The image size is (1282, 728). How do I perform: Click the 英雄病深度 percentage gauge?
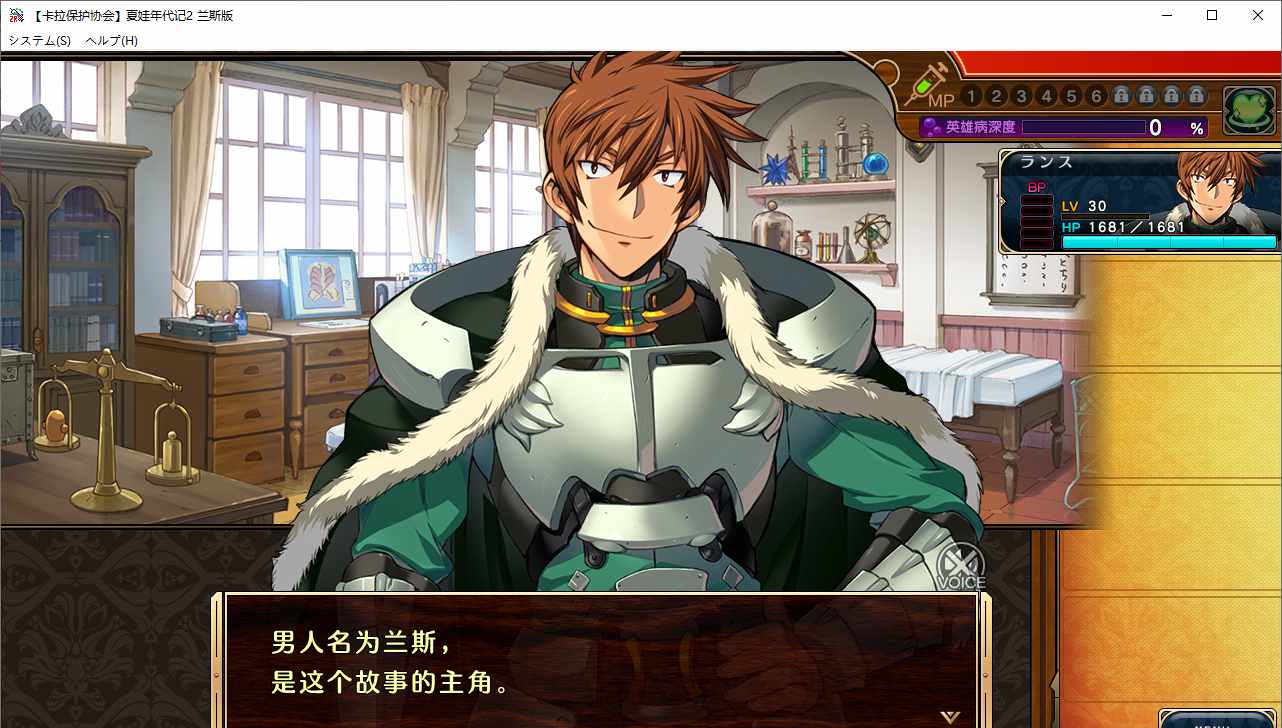(1085, 126)
